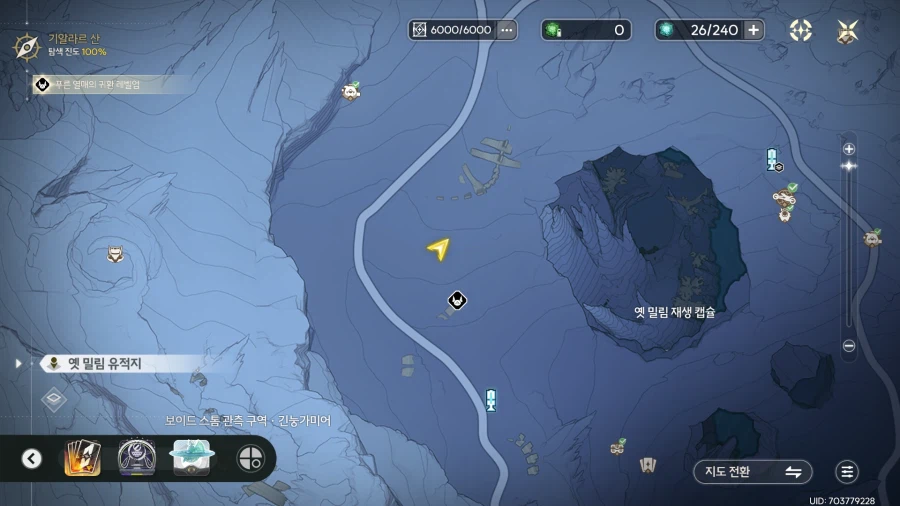Click the crosshair locate icon
Screen dimensions: 900x506
click(x=801, y=31)
